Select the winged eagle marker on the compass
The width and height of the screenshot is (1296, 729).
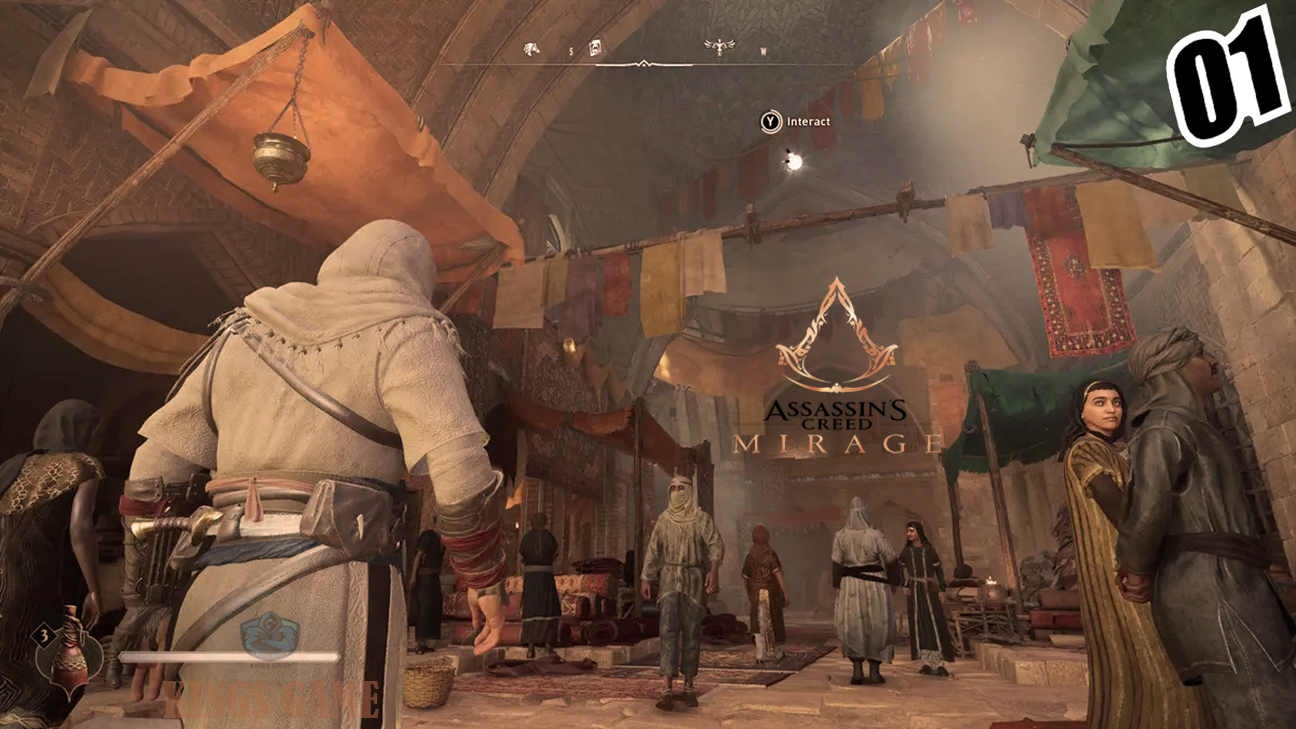pyautogui.click(x=719, y=46)
